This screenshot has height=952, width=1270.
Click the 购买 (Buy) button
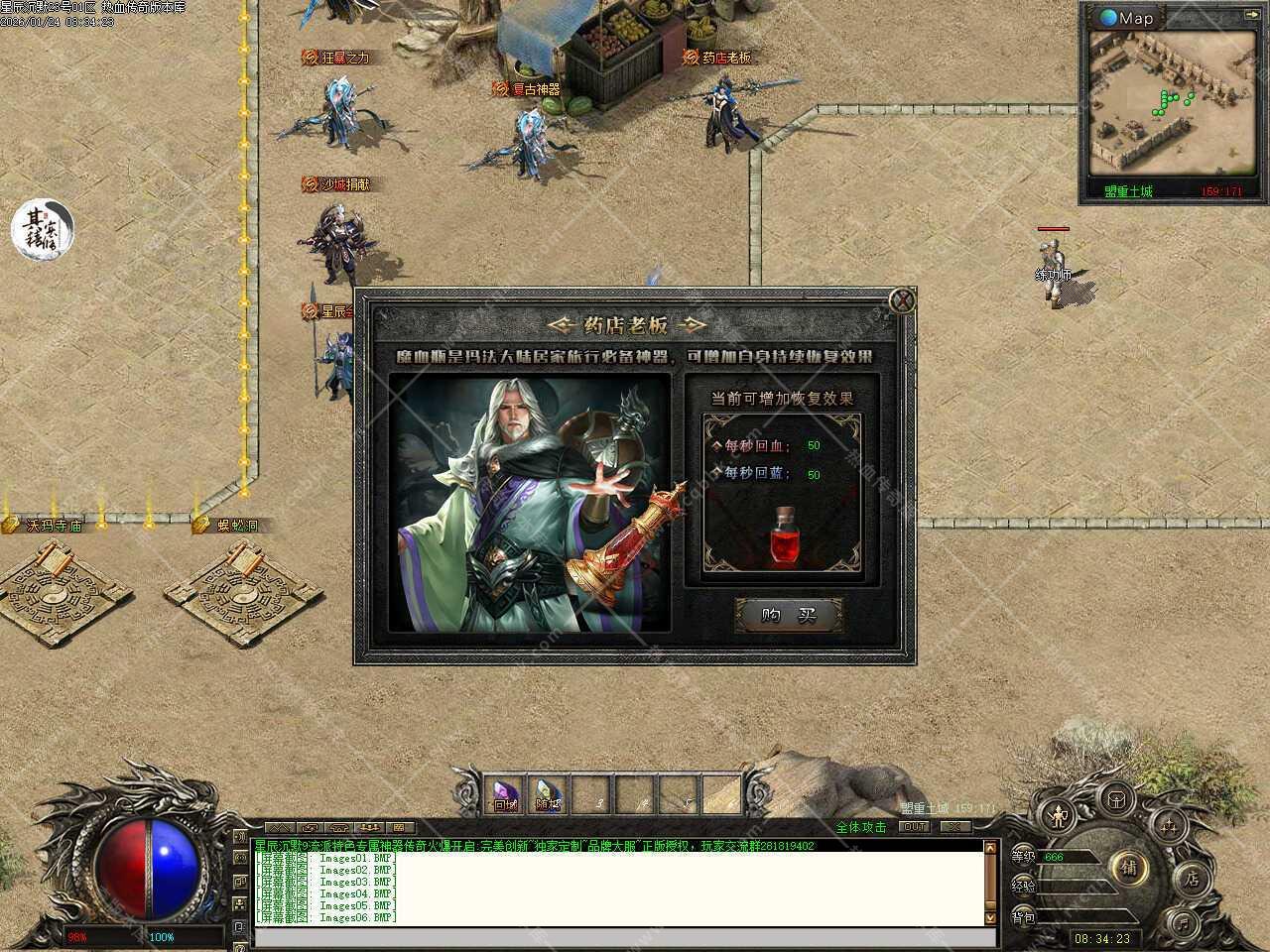tap(789, 616)
